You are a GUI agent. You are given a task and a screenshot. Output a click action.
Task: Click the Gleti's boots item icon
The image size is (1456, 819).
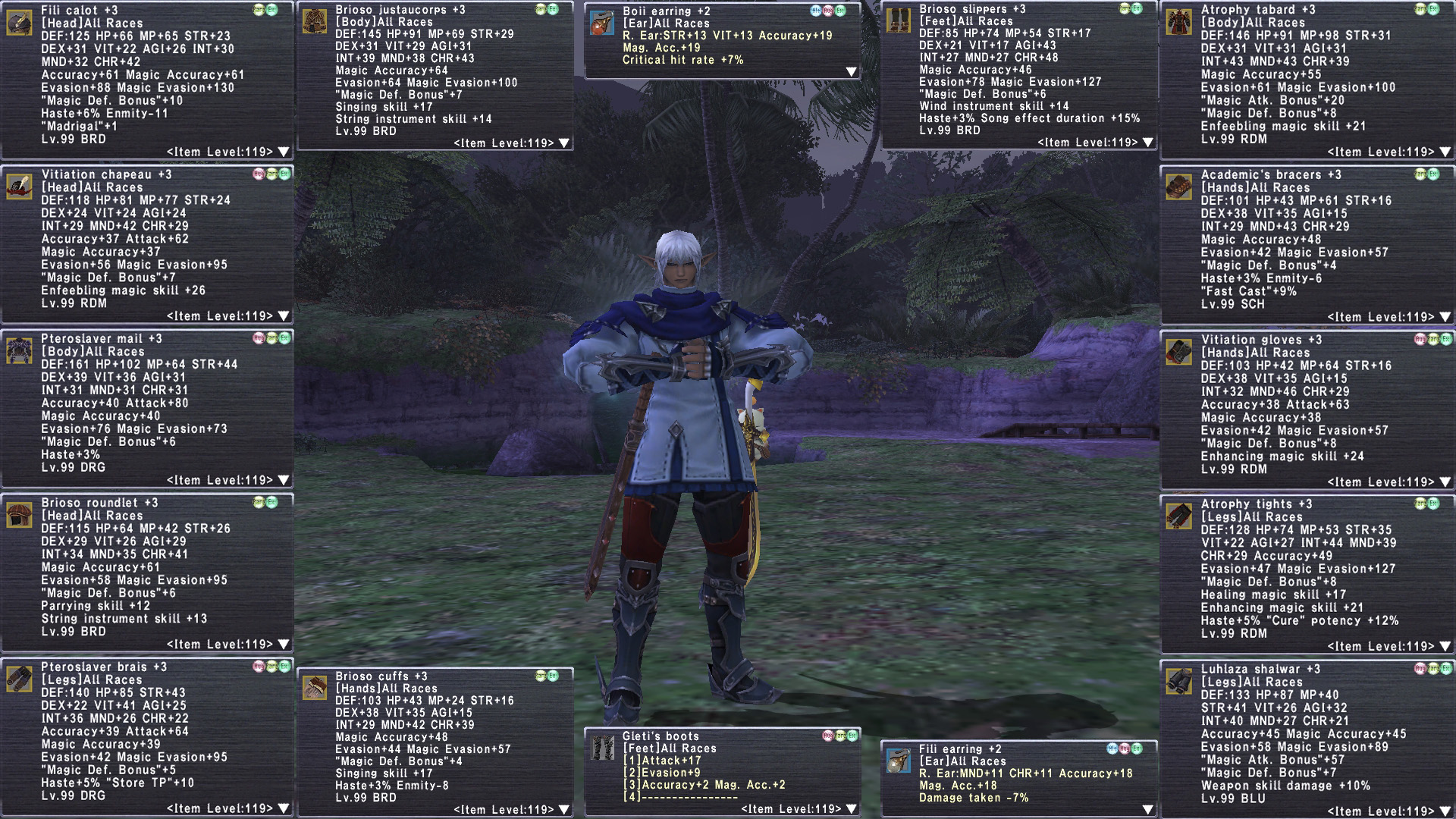click(601, 748)
